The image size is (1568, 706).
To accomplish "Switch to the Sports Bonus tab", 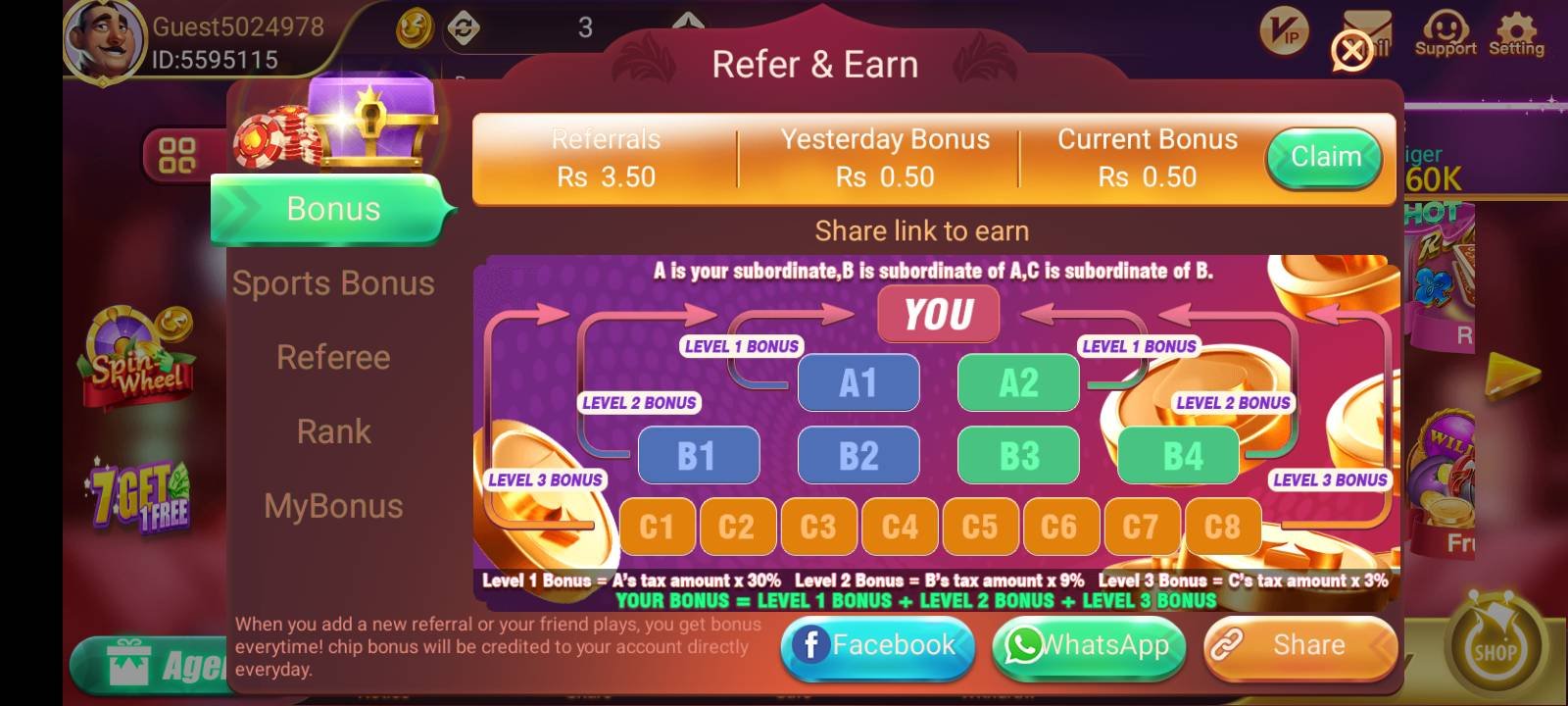I will pos(333,283).
